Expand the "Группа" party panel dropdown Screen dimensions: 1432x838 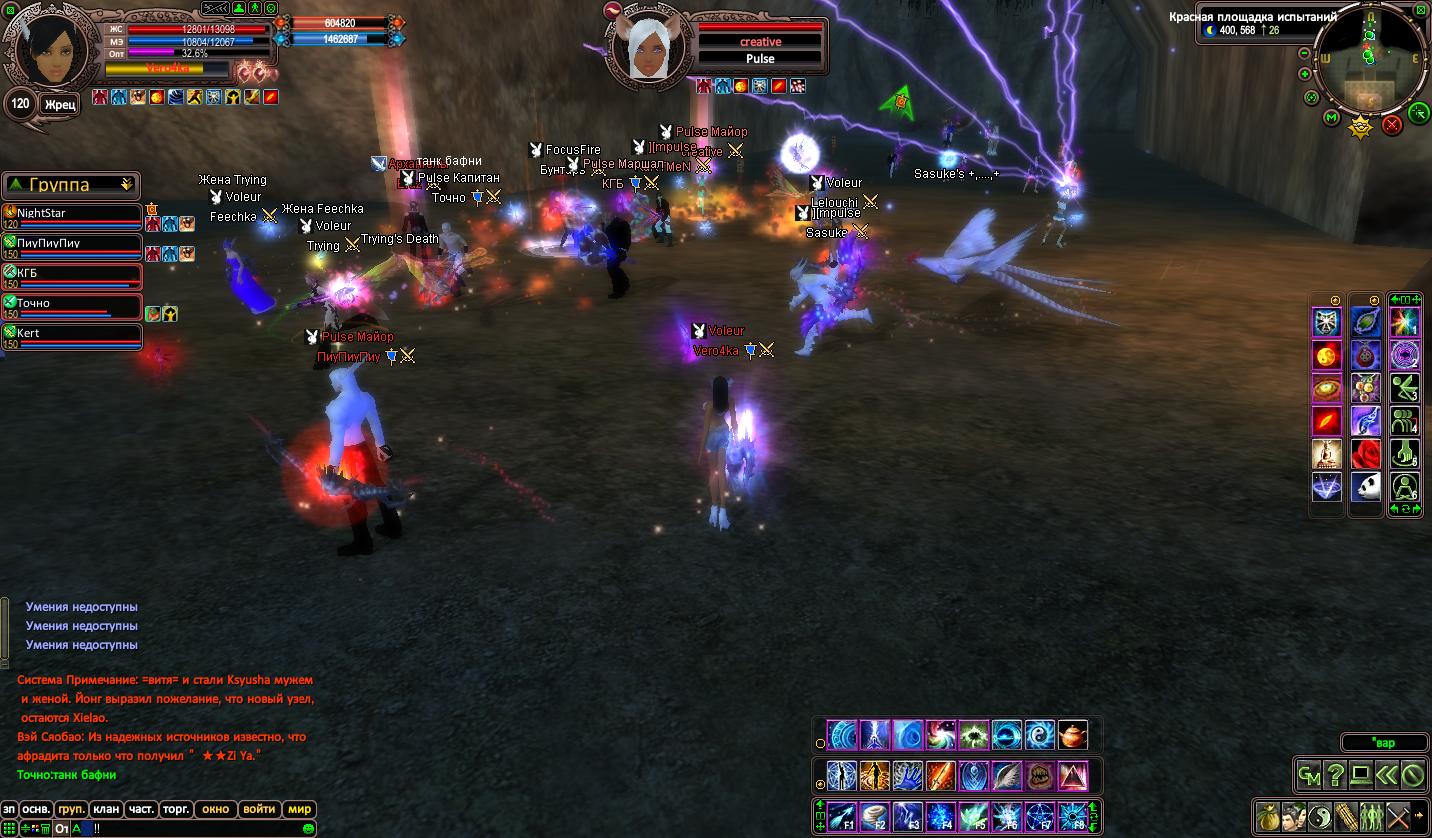click(126, 185)
